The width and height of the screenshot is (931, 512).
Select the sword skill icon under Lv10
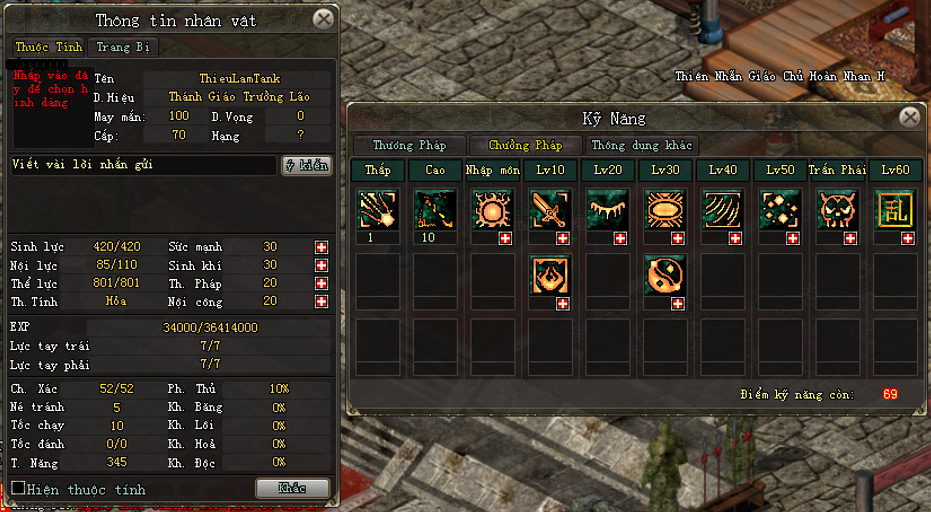click(x=550, y=211)
